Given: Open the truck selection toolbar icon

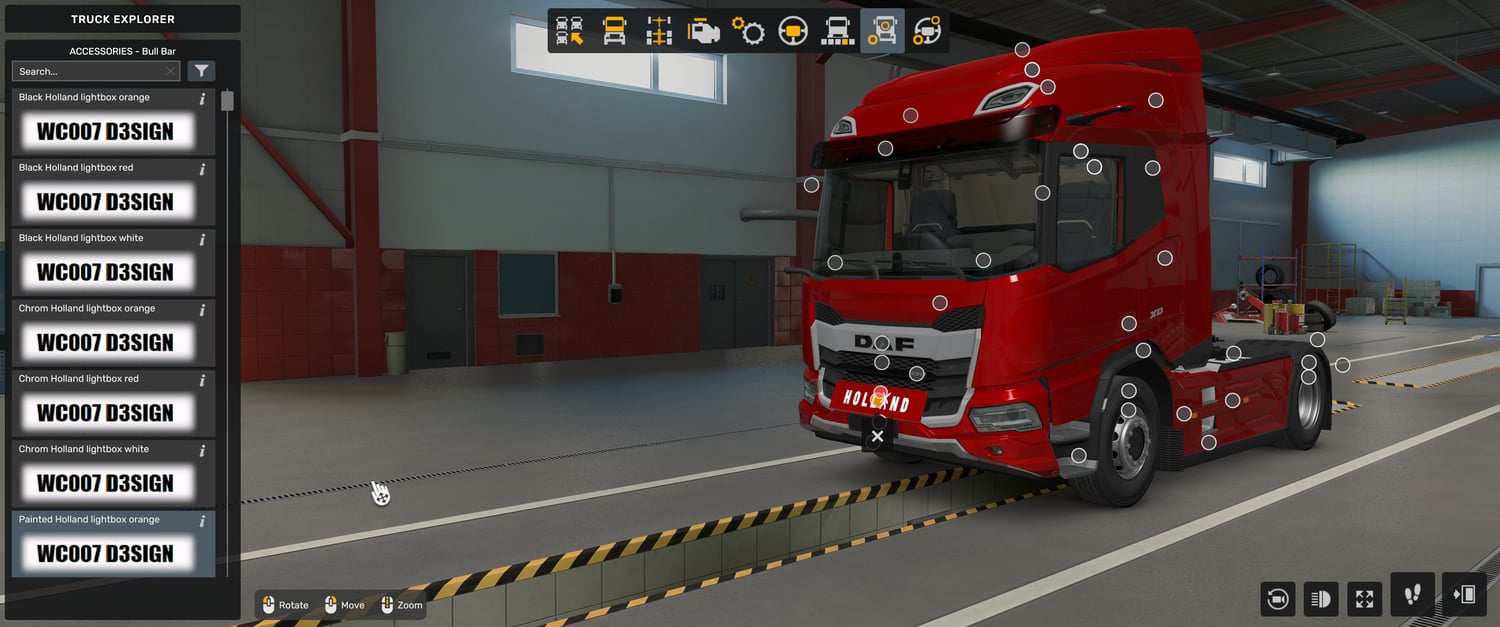Looking at the screenshot, I should (x=570, y=31).
